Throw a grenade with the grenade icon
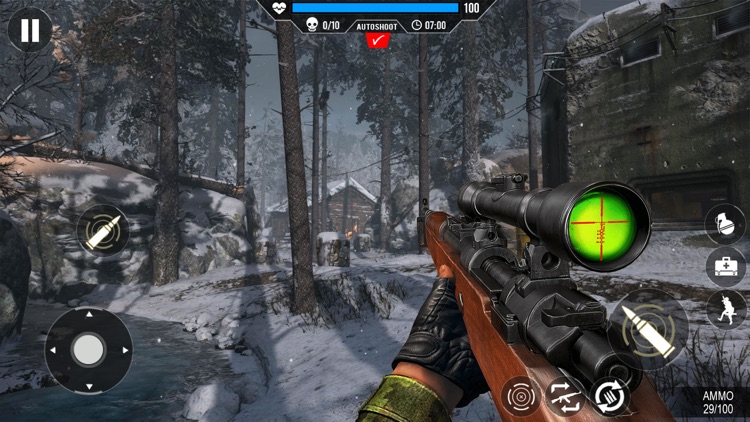This screenshot has width=750, height=422. pyautogui.click(x=725, y=224)
